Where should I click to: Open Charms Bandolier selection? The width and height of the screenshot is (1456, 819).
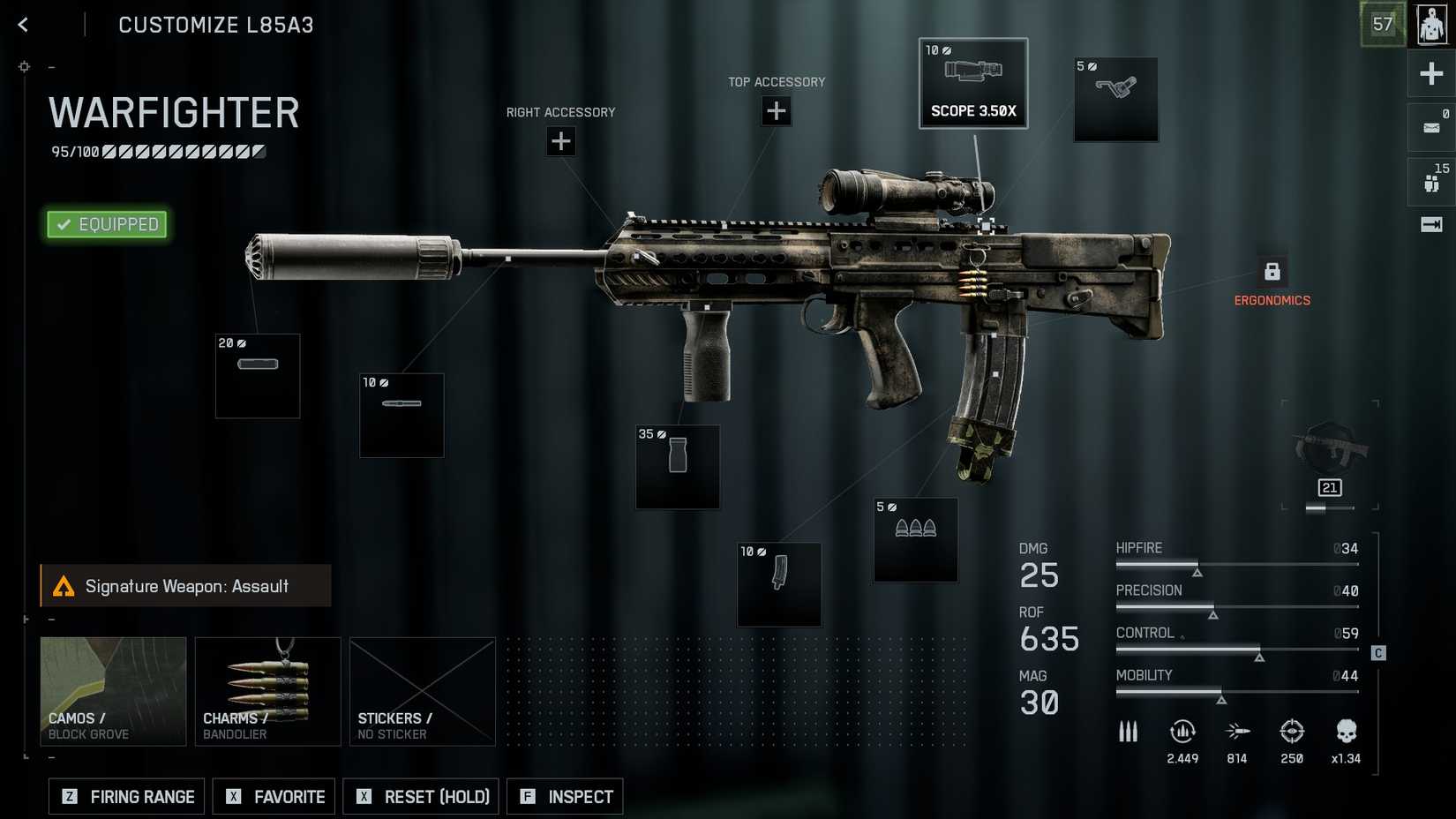(x=267, y=691)
